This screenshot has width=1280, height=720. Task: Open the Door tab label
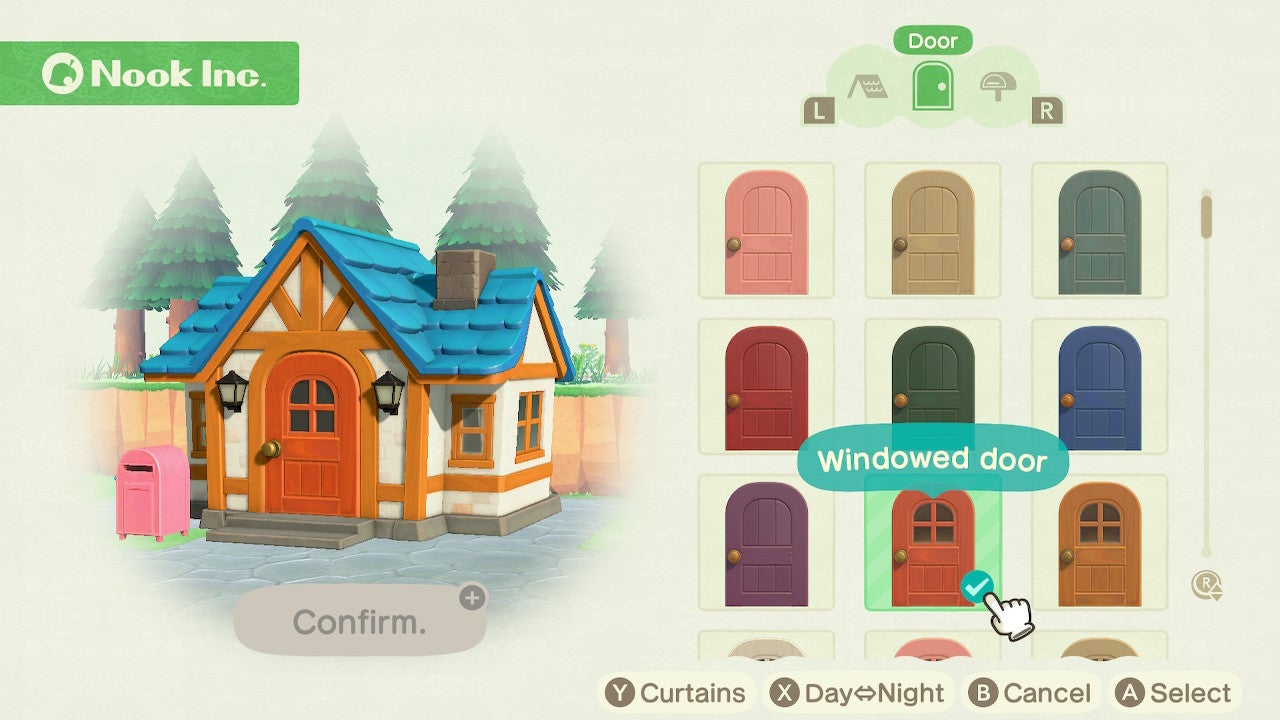(x=932, y=41)
